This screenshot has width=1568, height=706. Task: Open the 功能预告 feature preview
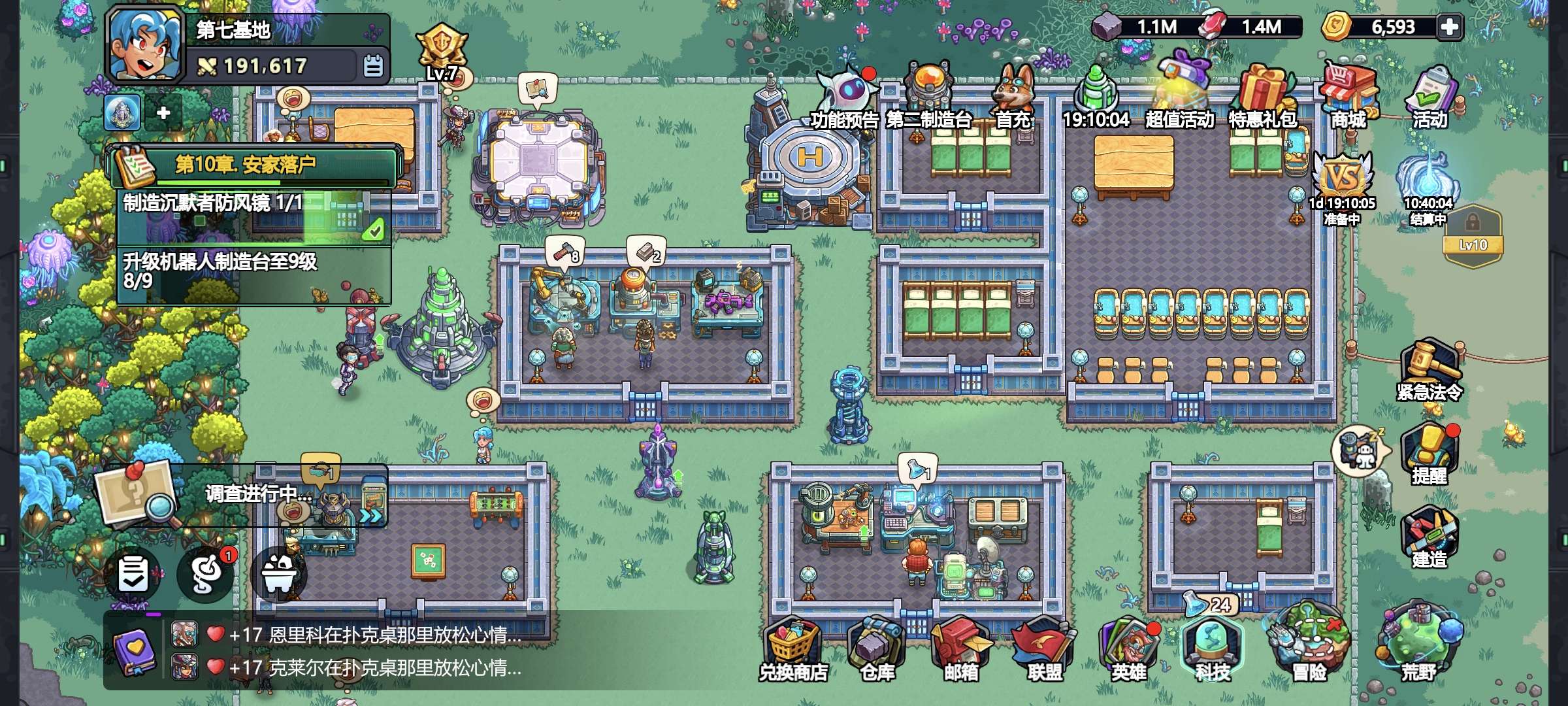tap(844, 98)
